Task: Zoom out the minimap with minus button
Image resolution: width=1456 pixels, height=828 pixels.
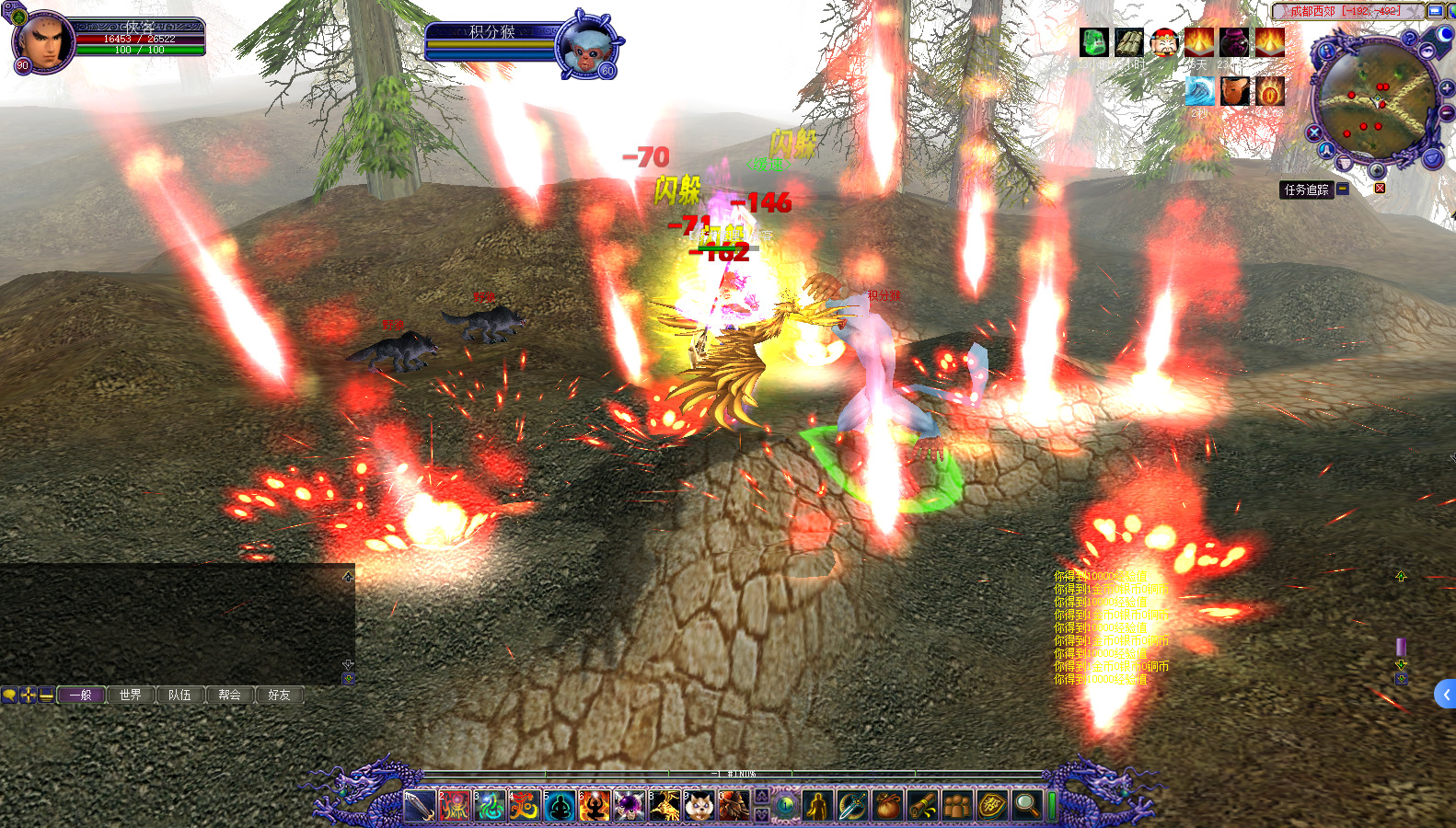Action: [1447, 112]
